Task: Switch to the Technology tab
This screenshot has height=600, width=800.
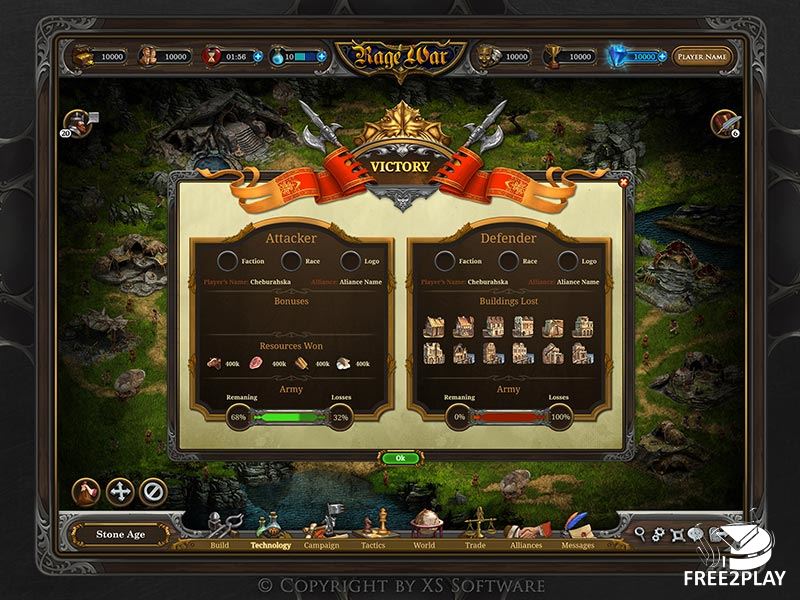Action: pos(271,545)
